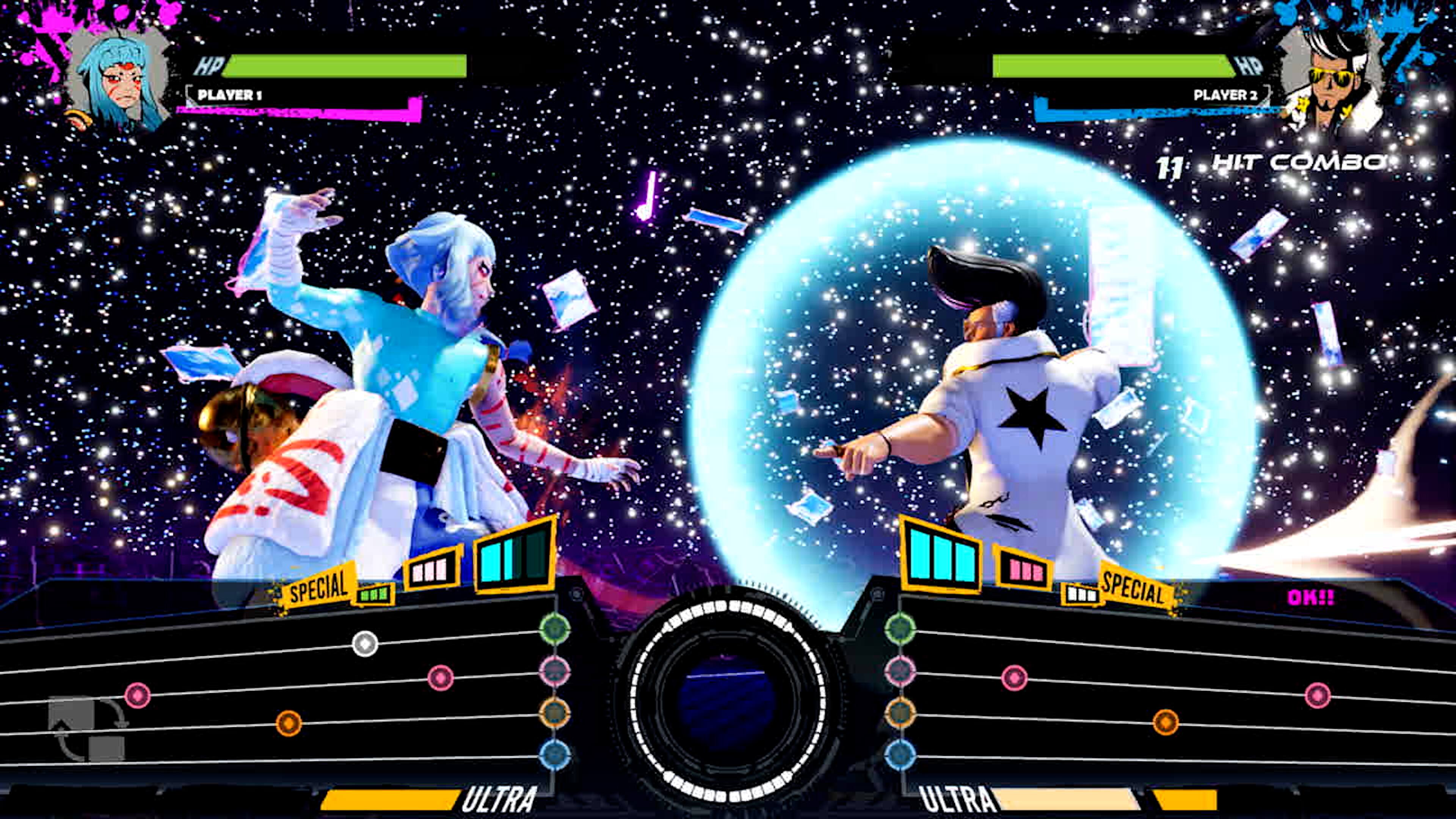Select the PLAYER 1 nameplate
Image resolution: width=1456 pixels, height=819 pixels.
tap(229, 96)
